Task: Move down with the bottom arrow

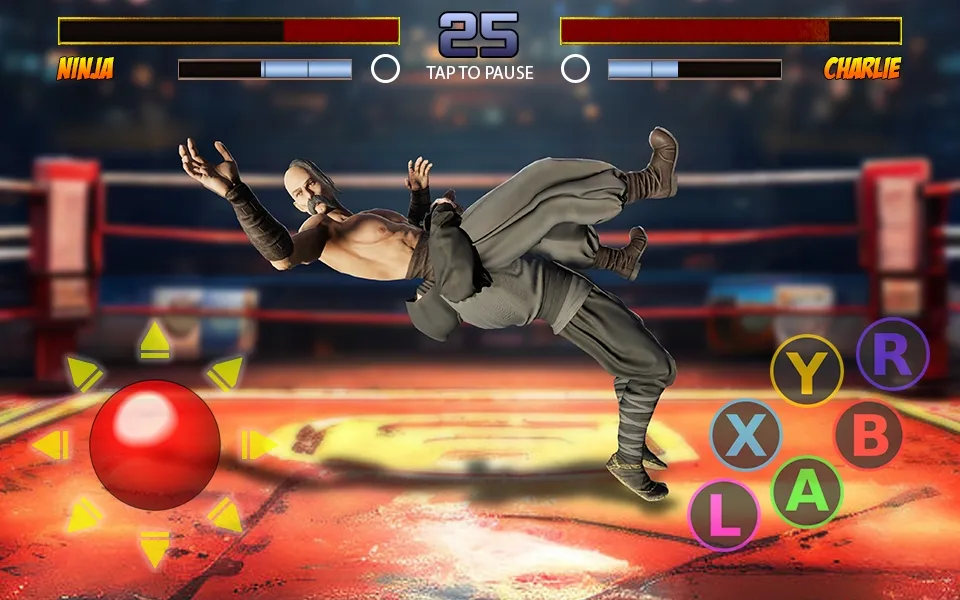Action: (x=154, y=549)
